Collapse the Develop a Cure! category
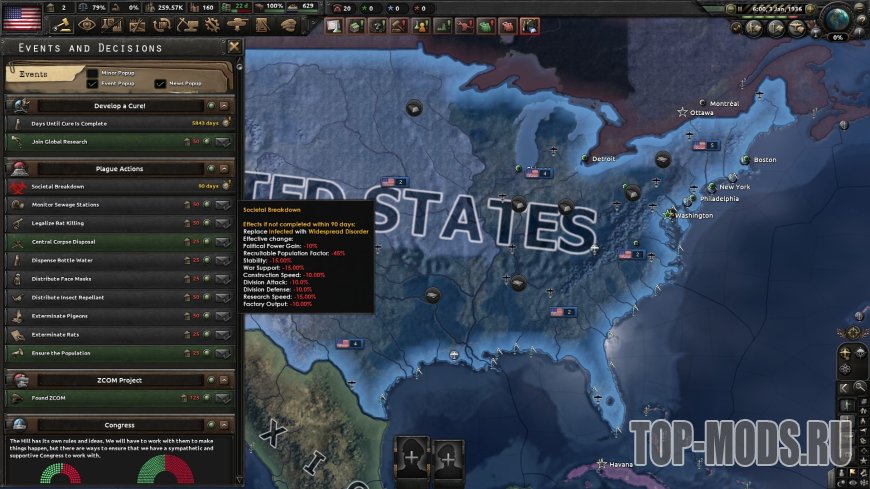870x489 pixels. coord(225,104)
